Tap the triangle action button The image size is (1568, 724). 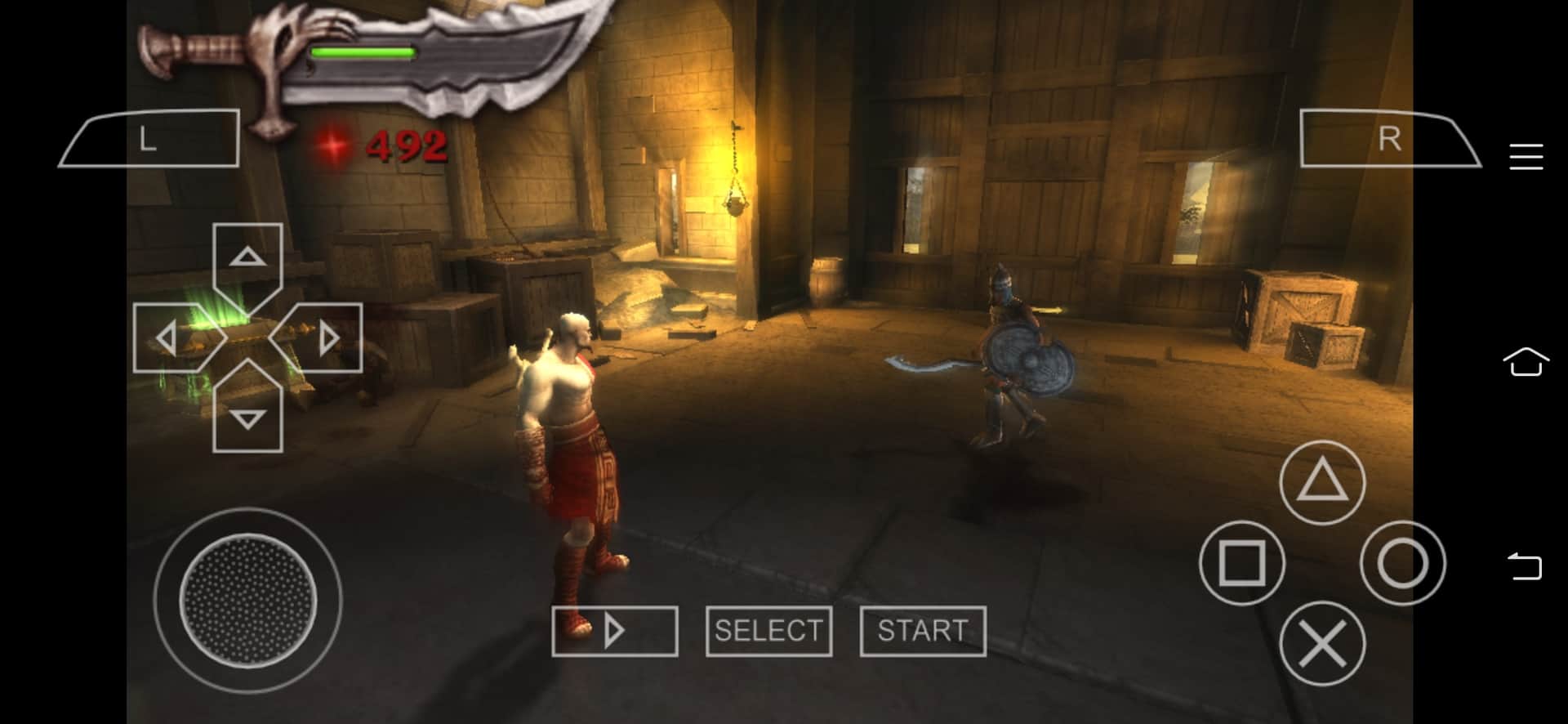click(1321, 483)
